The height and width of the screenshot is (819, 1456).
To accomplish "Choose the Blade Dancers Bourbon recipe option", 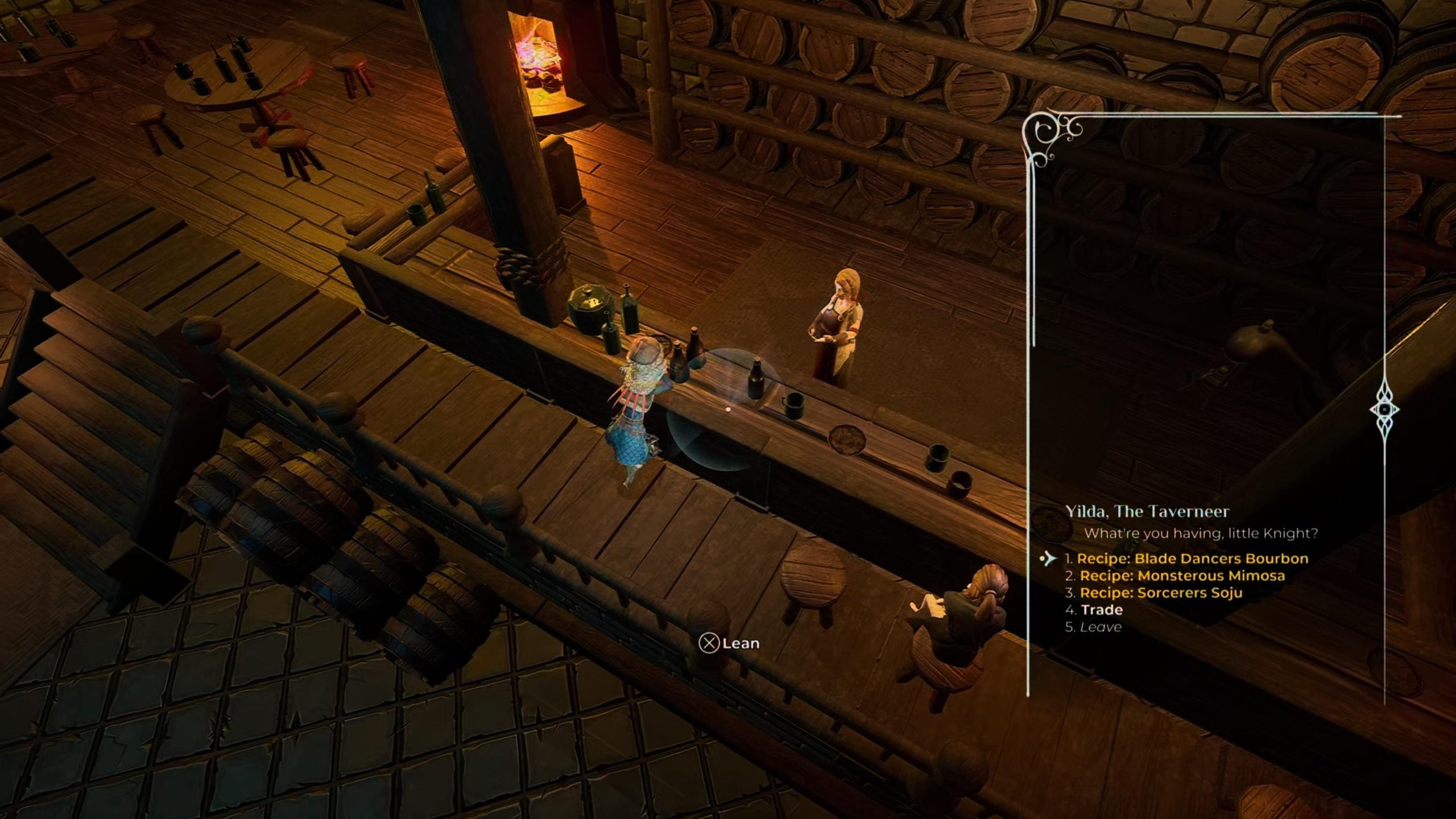I will click(1192, 559).
